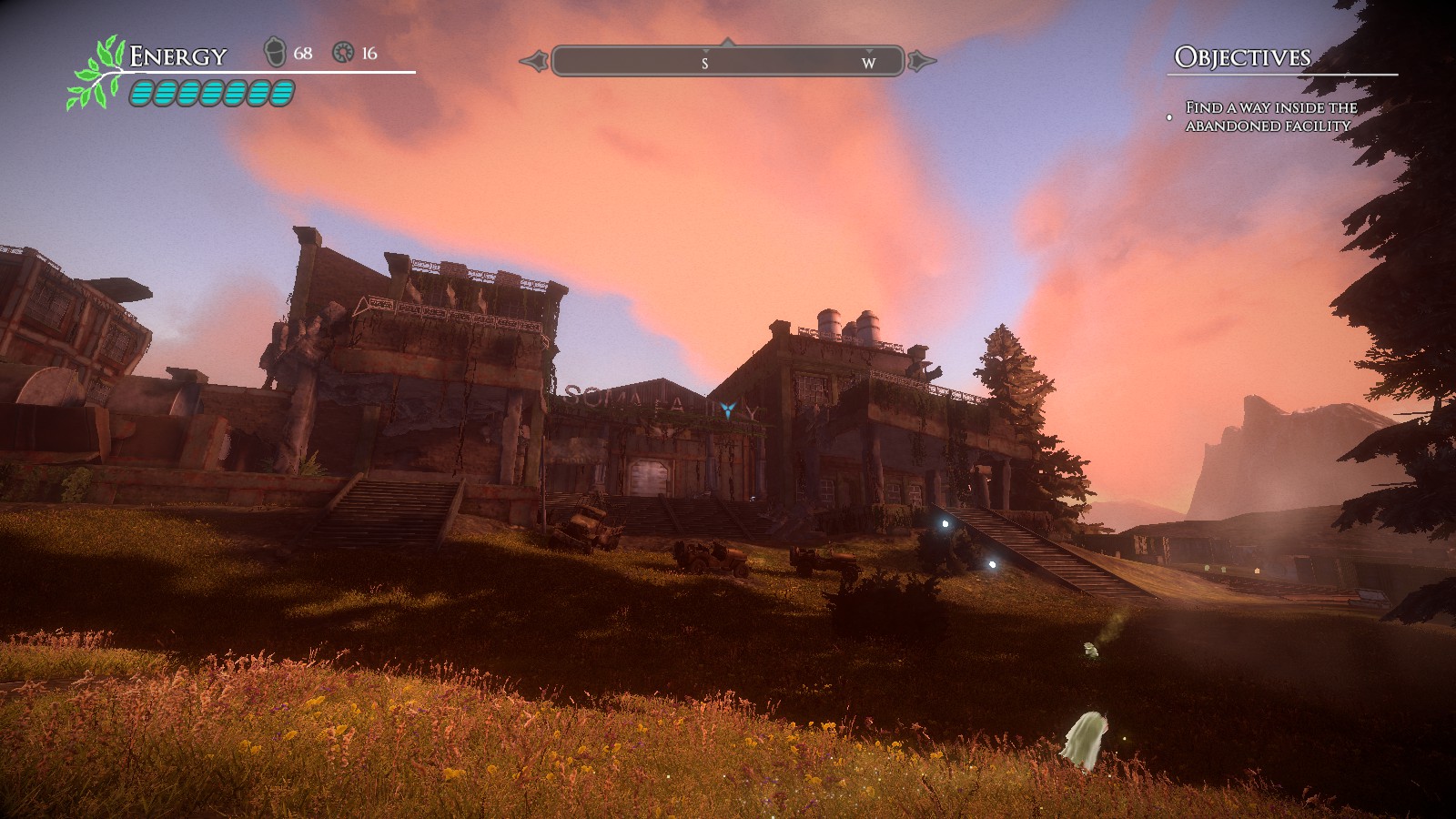Click the small triangle above the W heading
1456x819 pixels.
(x=867, y=50)
